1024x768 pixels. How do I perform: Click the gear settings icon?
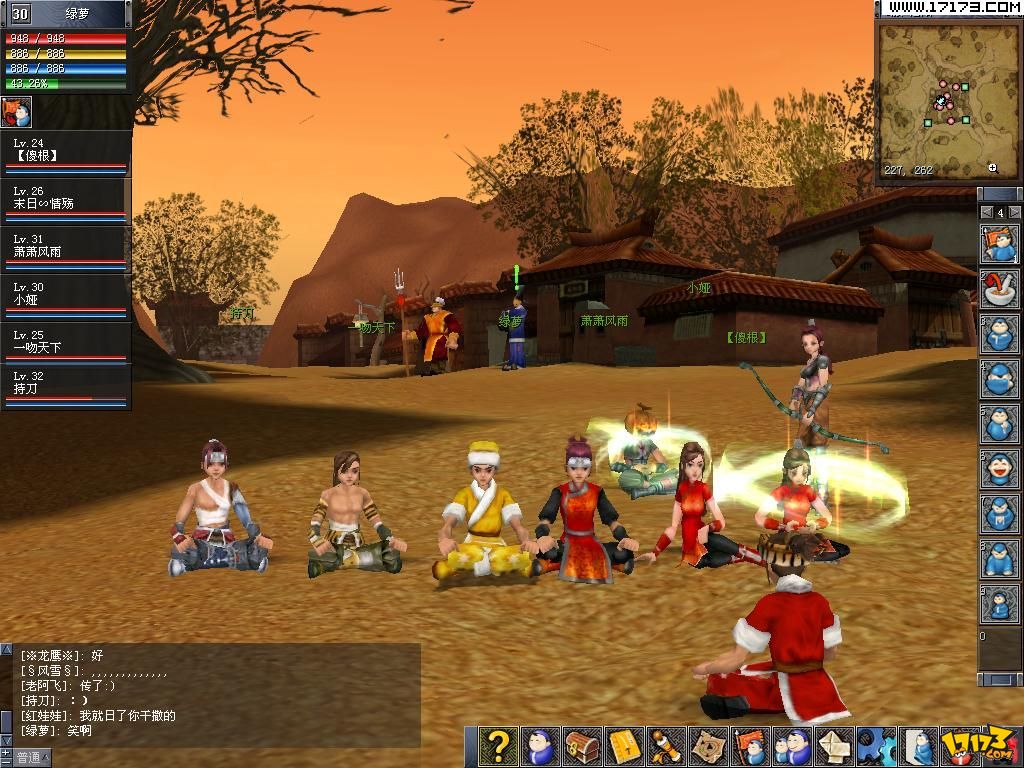(x=876, y=746)
